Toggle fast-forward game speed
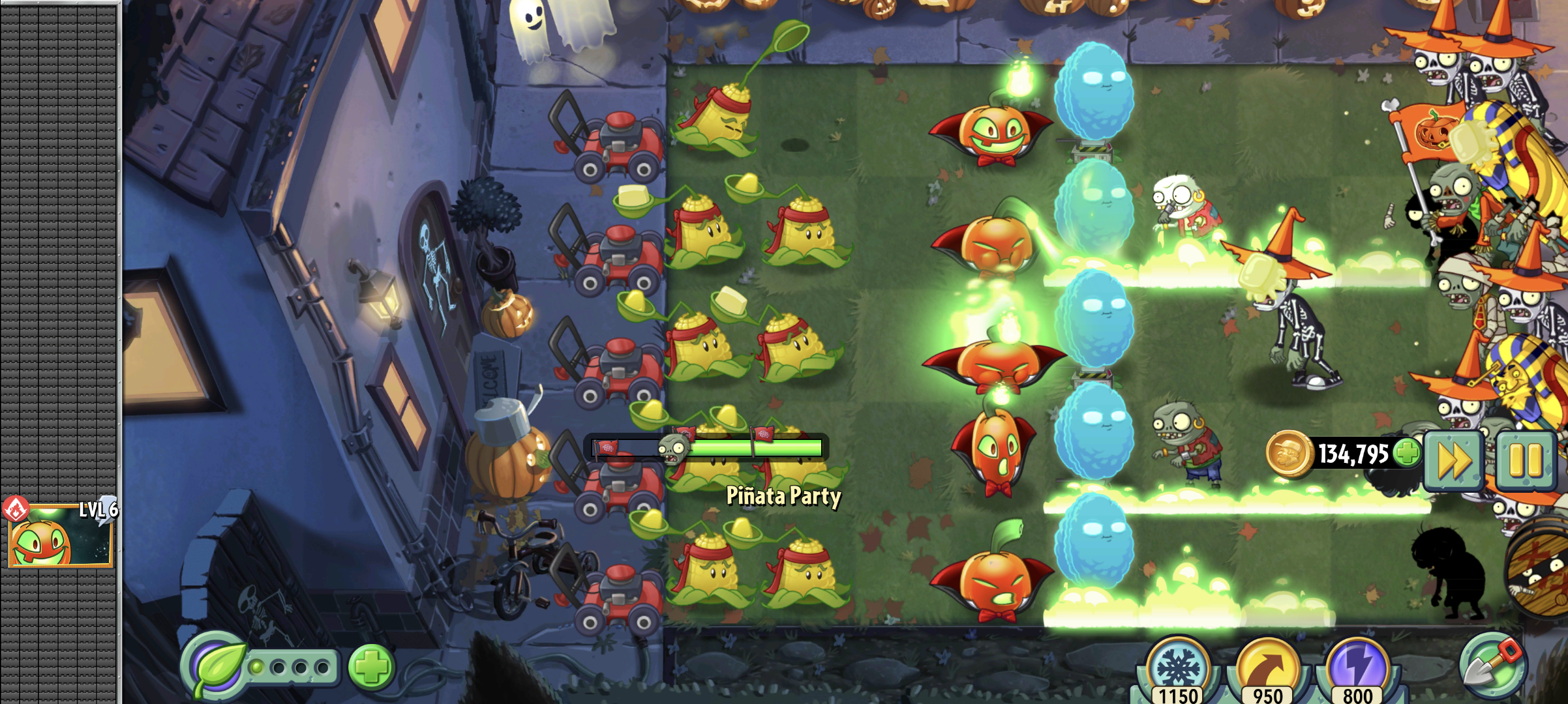Image resolution: width=1568 pixels, height=704 pixels. (1455, 460)
